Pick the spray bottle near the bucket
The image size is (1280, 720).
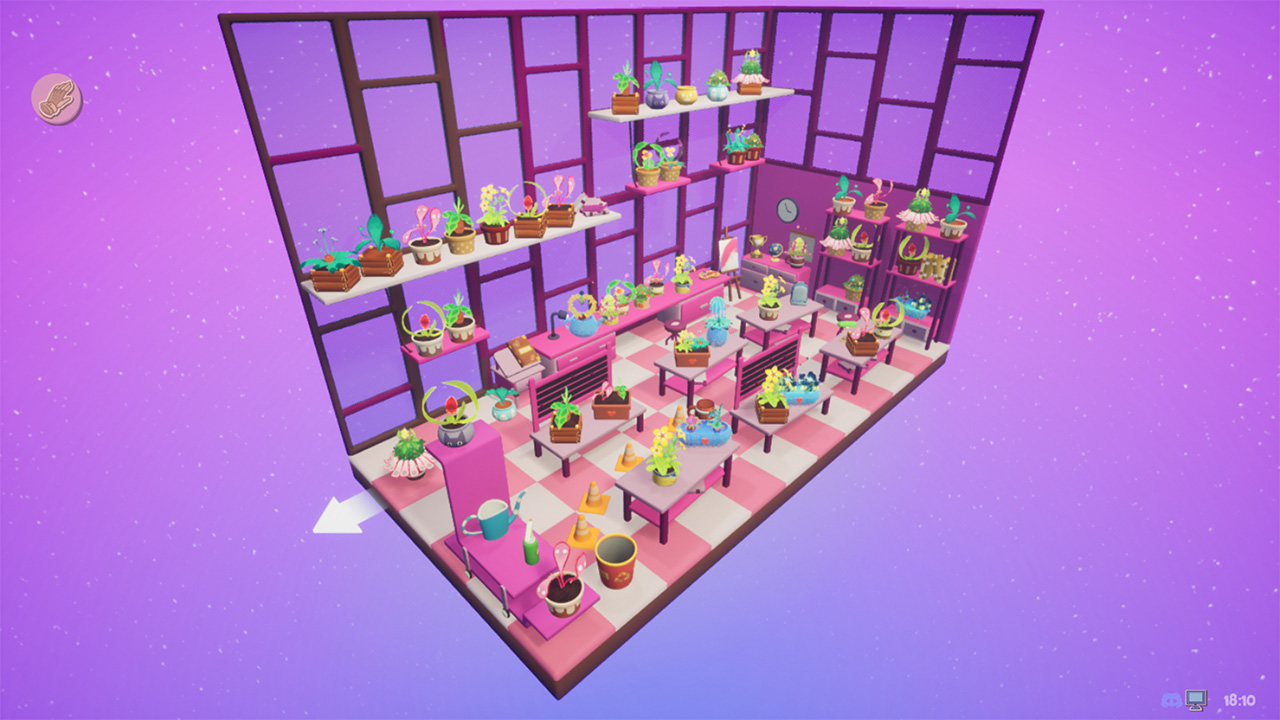[531, 545]
